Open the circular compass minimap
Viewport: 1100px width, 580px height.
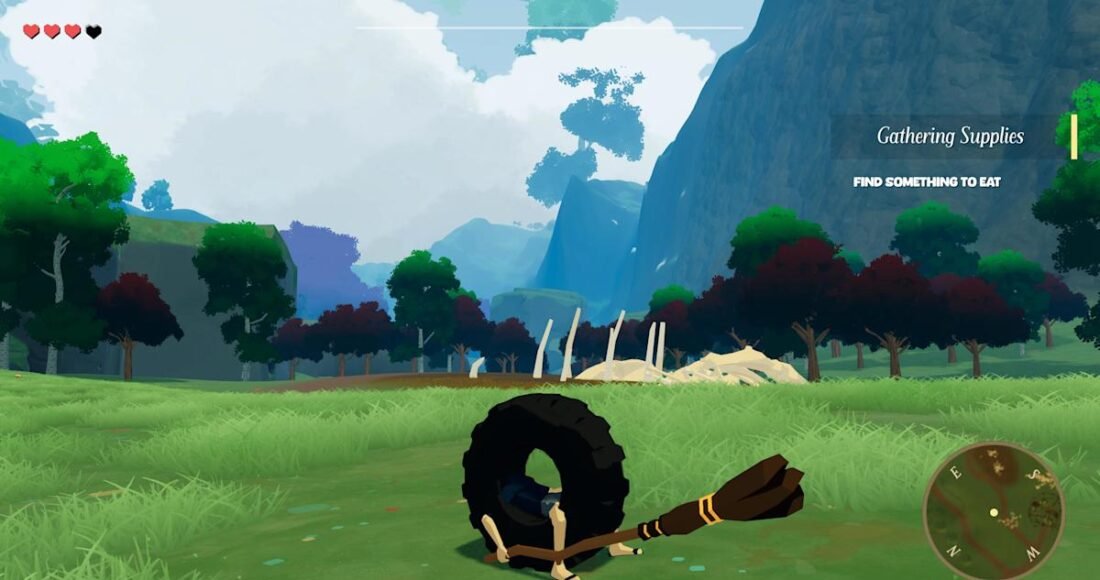click(x=993, y=511)
